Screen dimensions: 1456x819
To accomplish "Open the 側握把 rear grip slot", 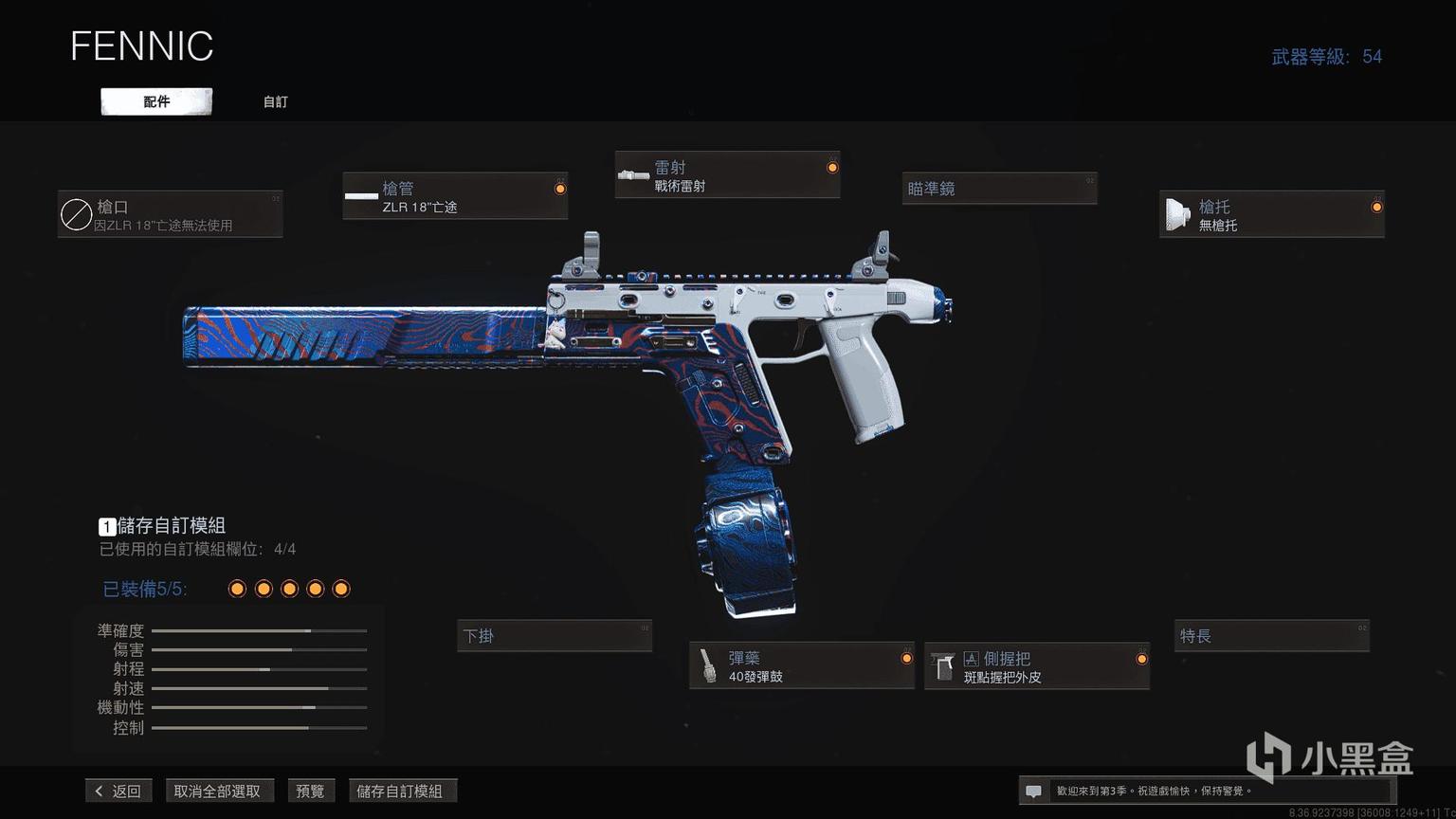I will click(1036, 666).
